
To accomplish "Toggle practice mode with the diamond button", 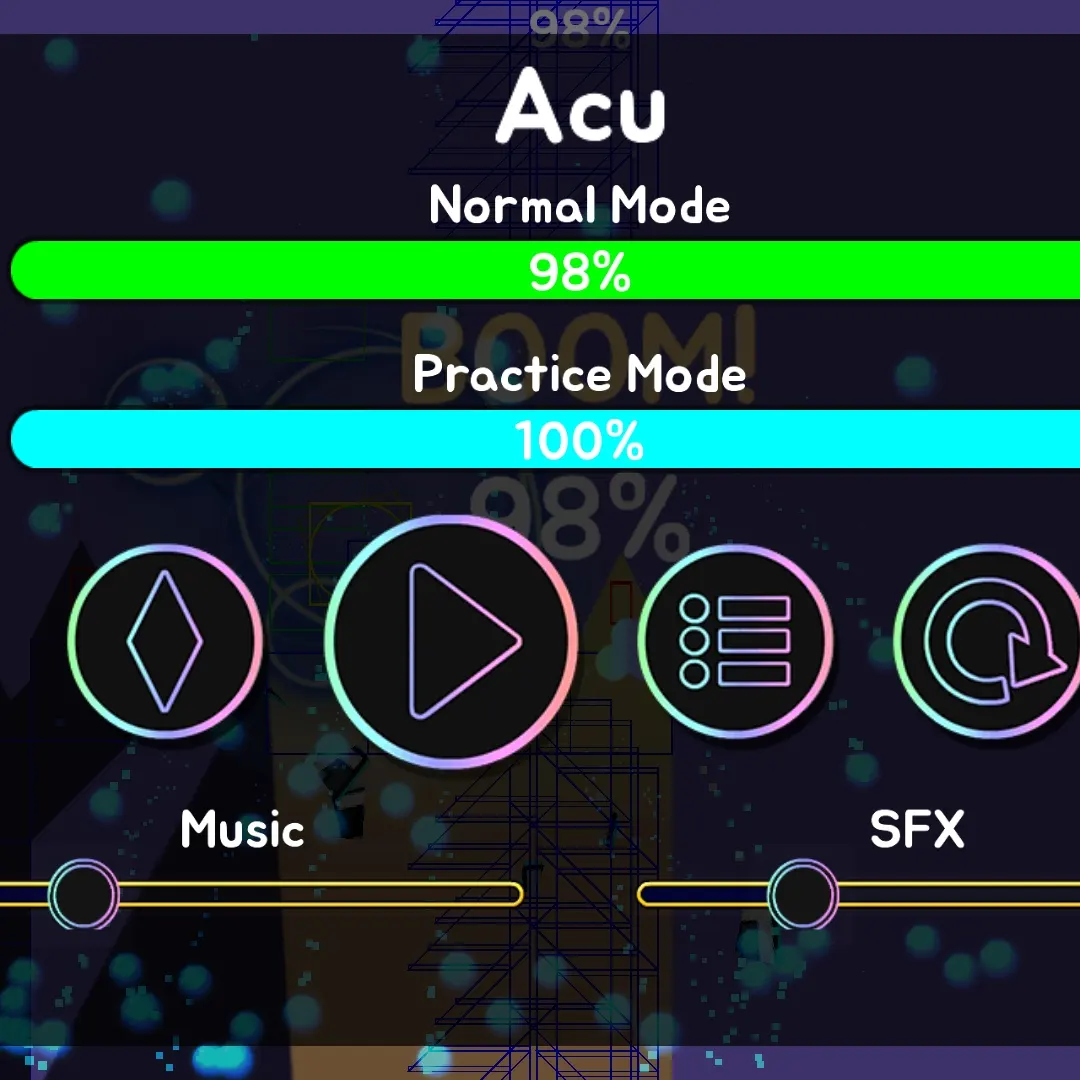I will pyautogui.click(x=165, y=641).
